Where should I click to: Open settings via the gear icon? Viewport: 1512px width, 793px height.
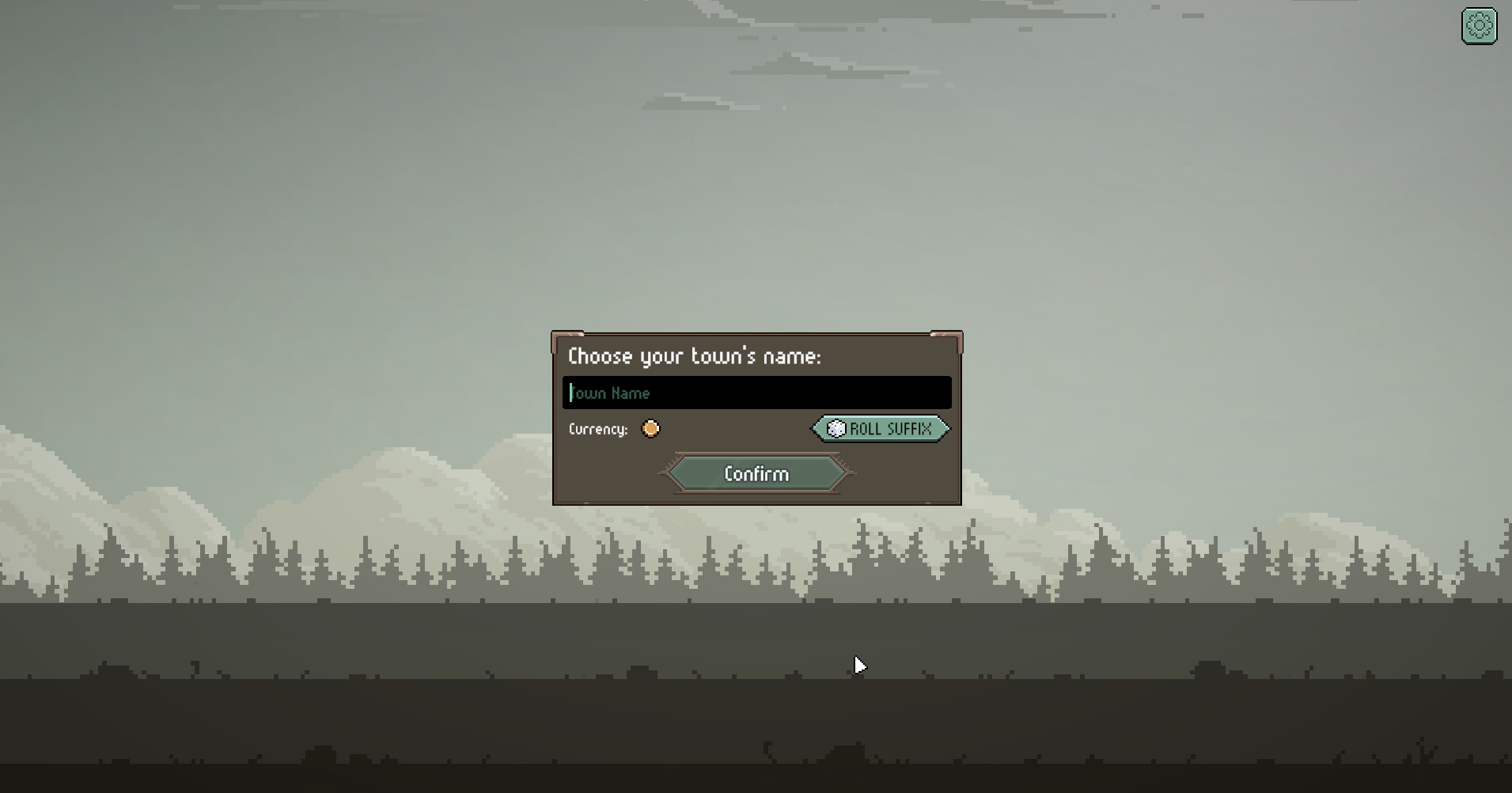pos(1479,26)
